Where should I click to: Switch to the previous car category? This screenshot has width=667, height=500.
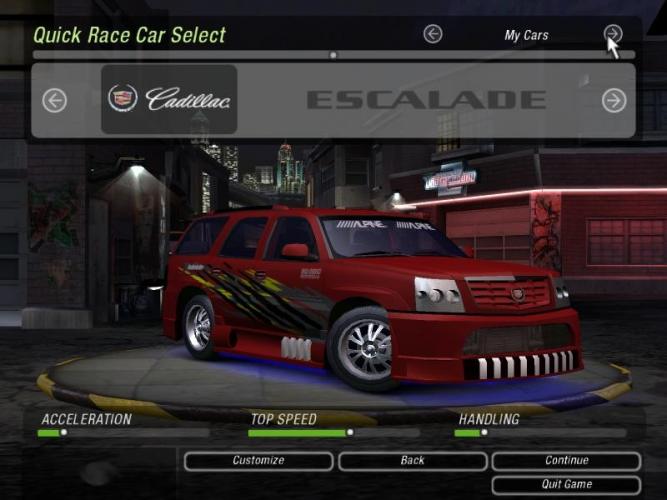[x=433, y=34]
